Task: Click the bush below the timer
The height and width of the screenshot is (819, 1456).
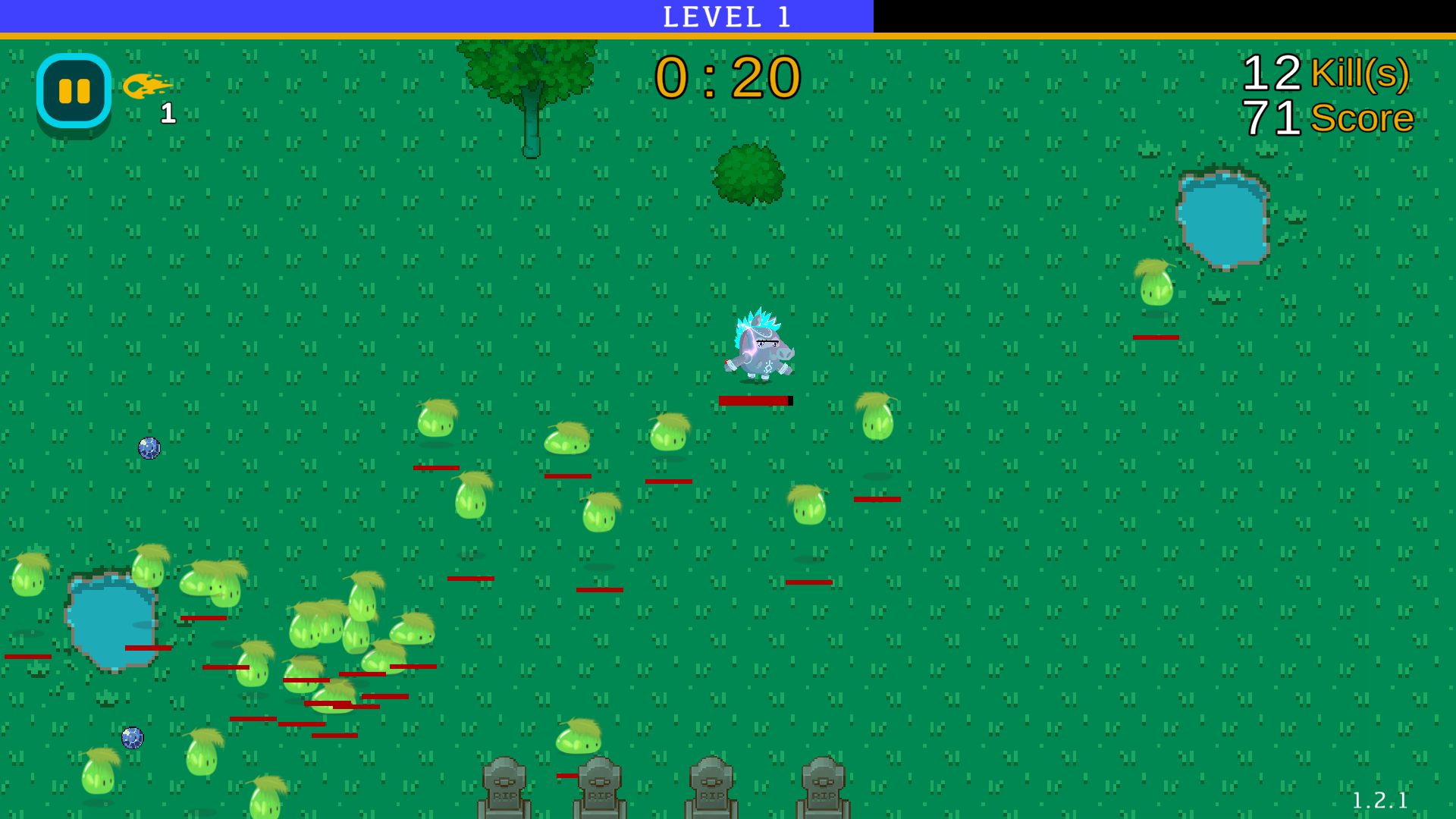Action: [x=747, y=173]
